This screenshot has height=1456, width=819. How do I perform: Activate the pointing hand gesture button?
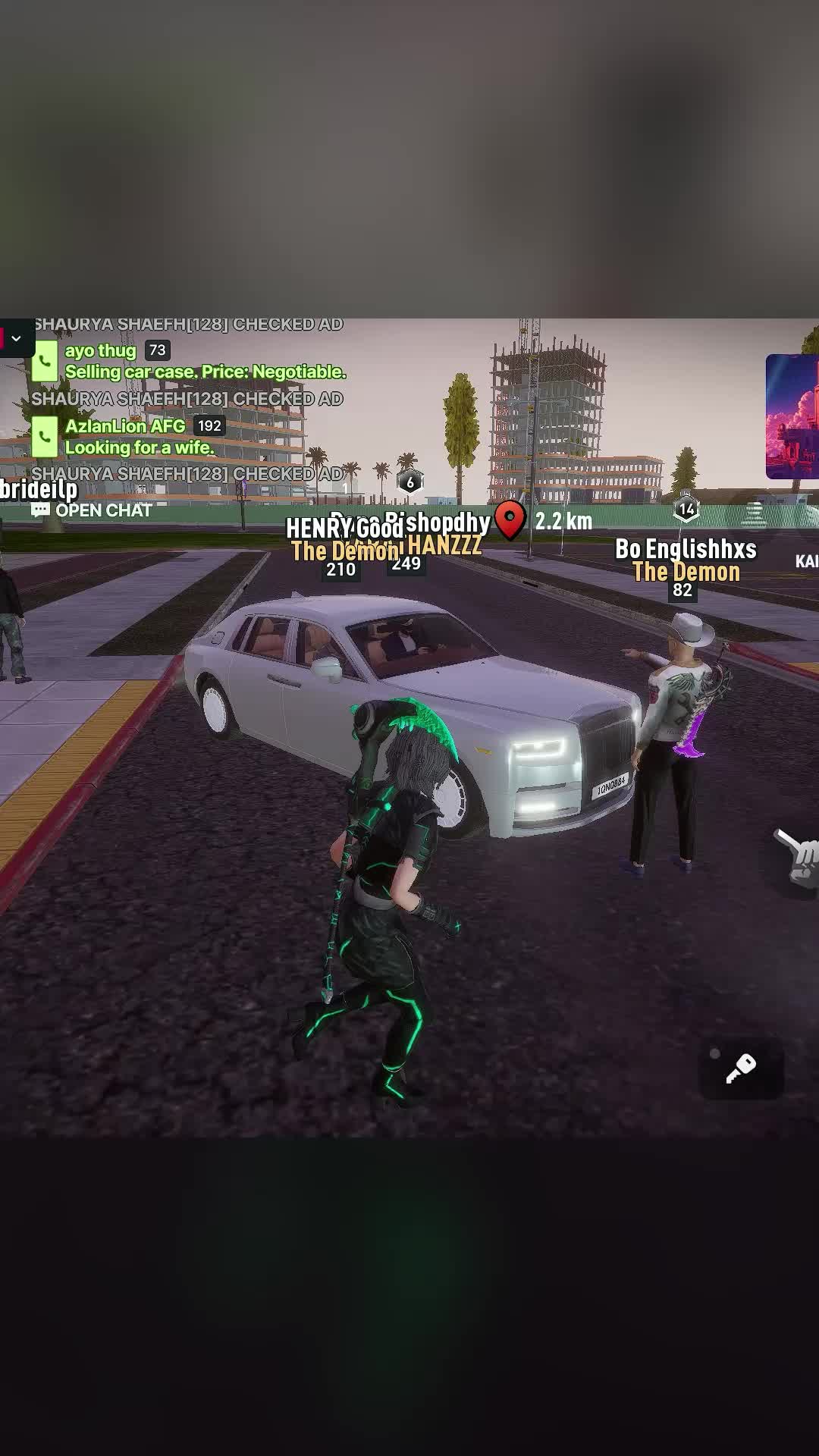pyautogui.click(x=797, y=859)
